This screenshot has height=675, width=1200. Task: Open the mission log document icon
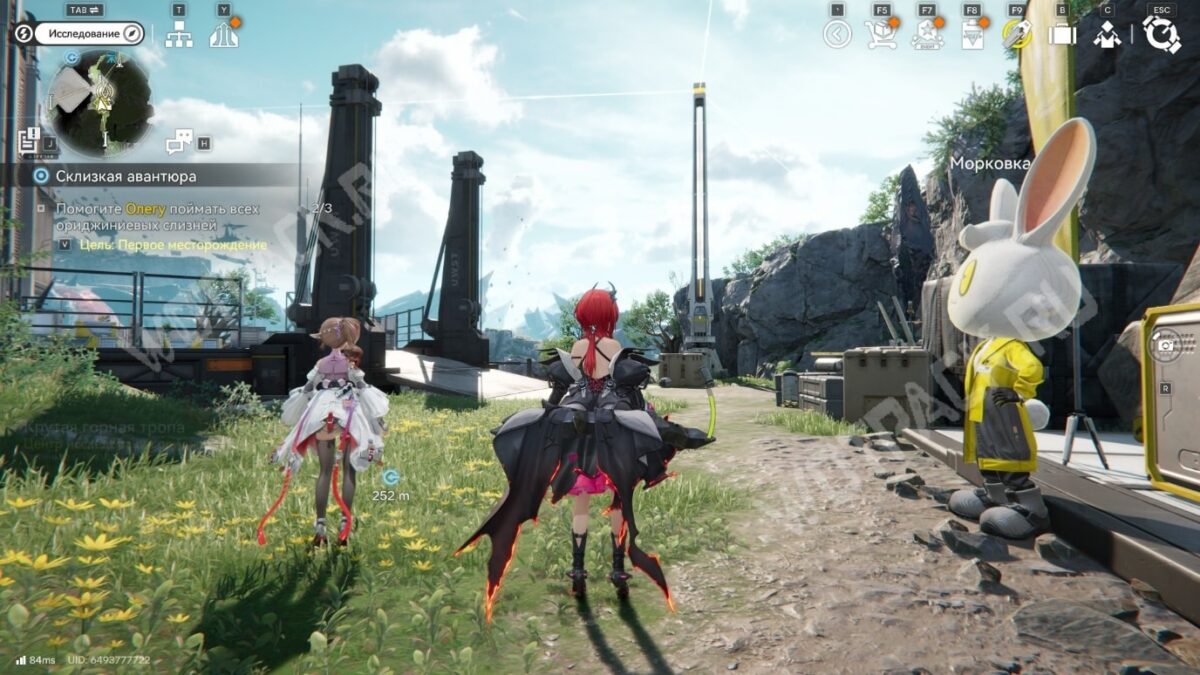click(28, 139)
